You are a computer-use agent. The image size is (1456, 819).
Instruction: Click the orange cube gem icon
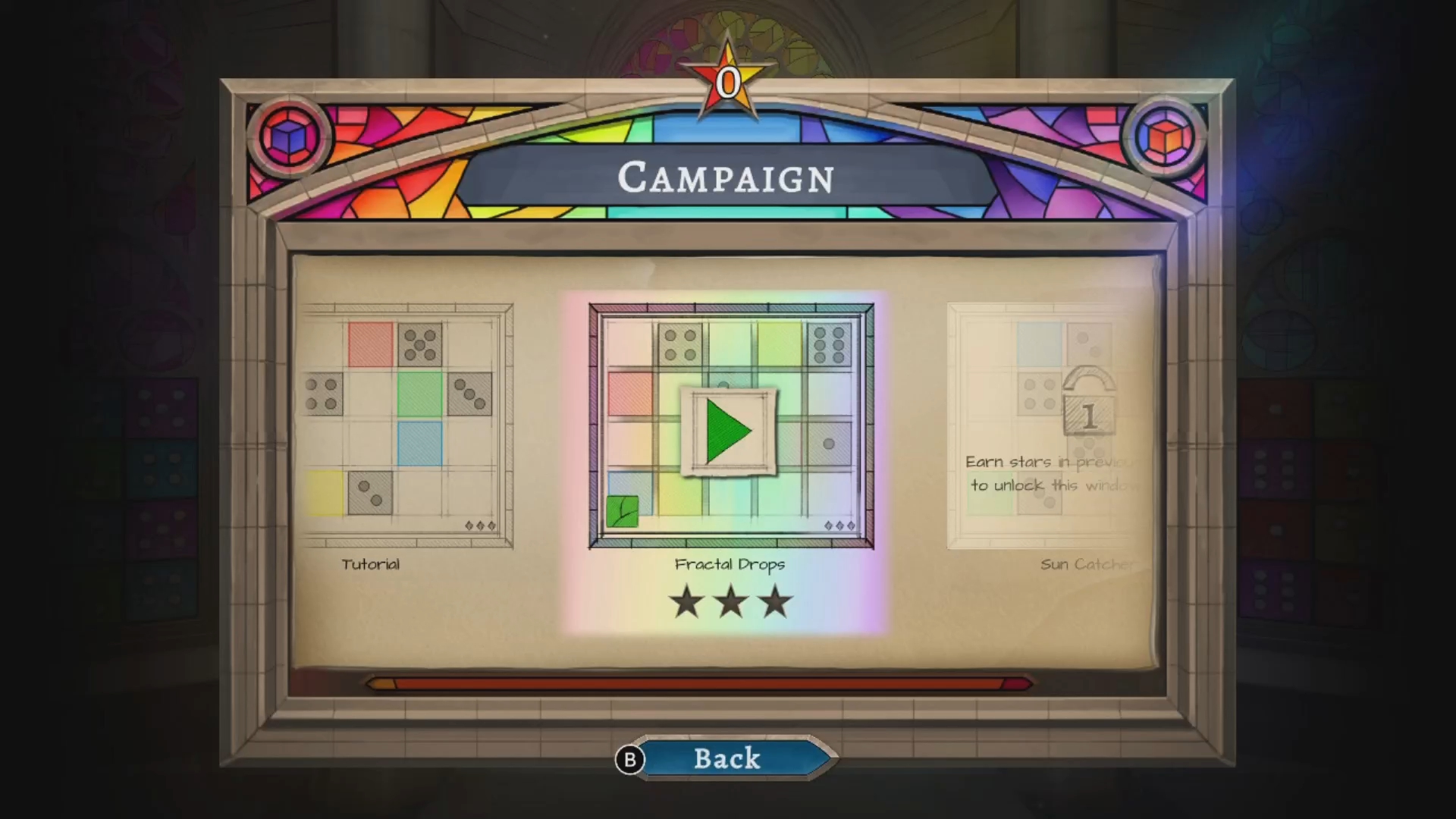[x=1164, y=137]
